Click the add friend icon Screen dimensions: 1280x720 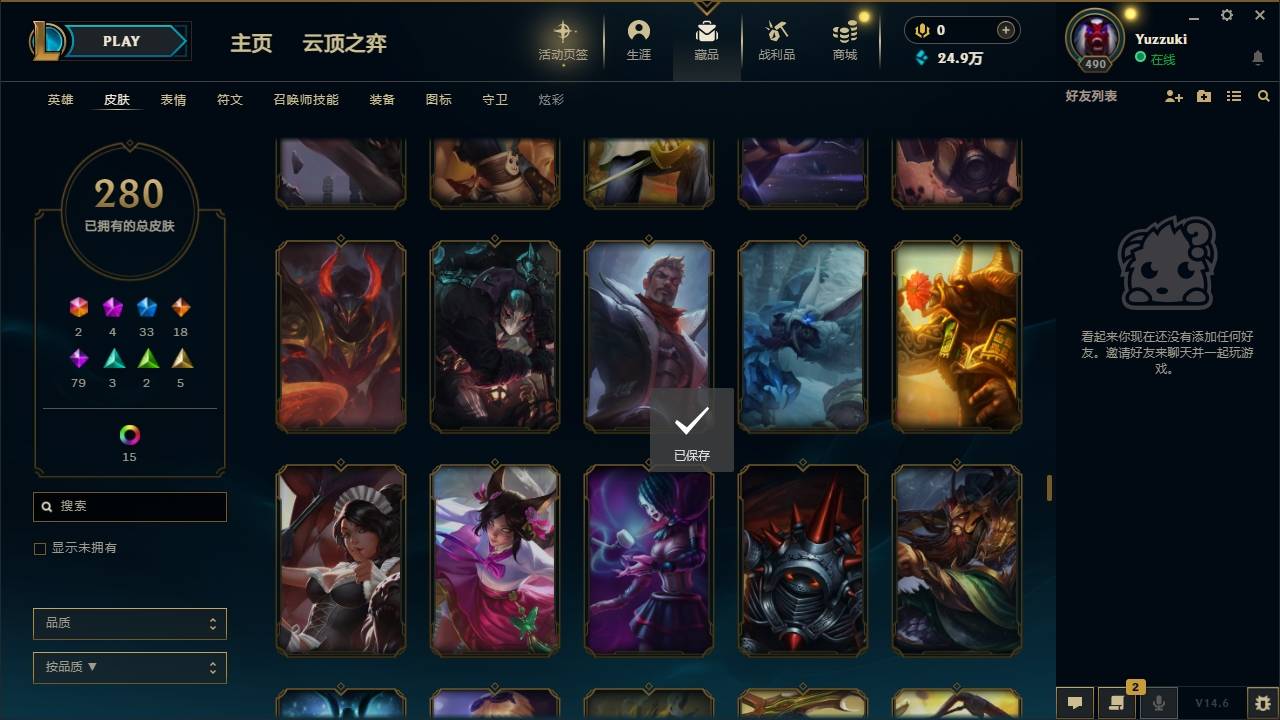[x=1172, y=95]
